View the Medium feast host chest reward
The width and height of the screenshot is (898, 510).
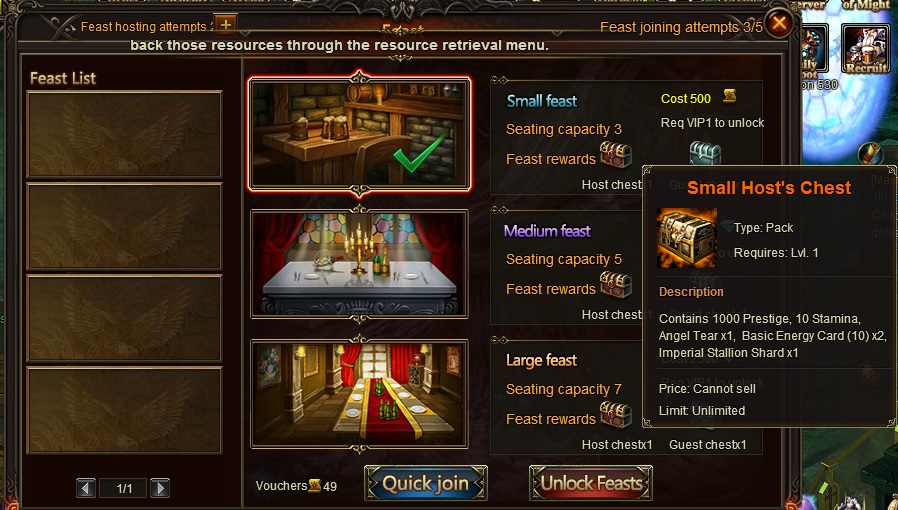tap(616, 286)
